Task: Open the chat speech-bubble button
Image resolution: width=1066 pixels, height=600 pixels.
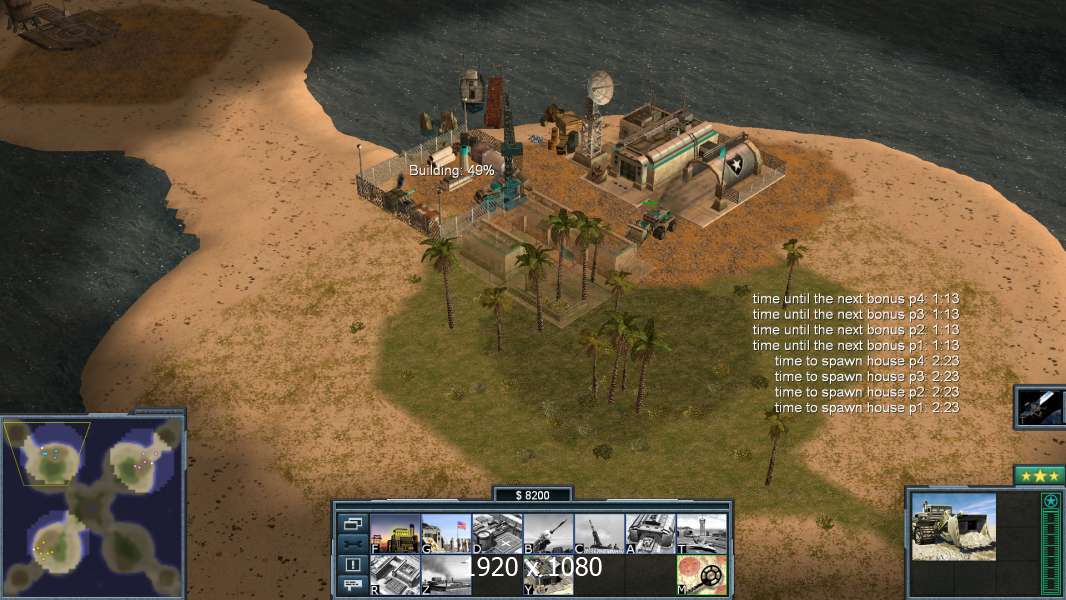Action: tap(352, 584)
